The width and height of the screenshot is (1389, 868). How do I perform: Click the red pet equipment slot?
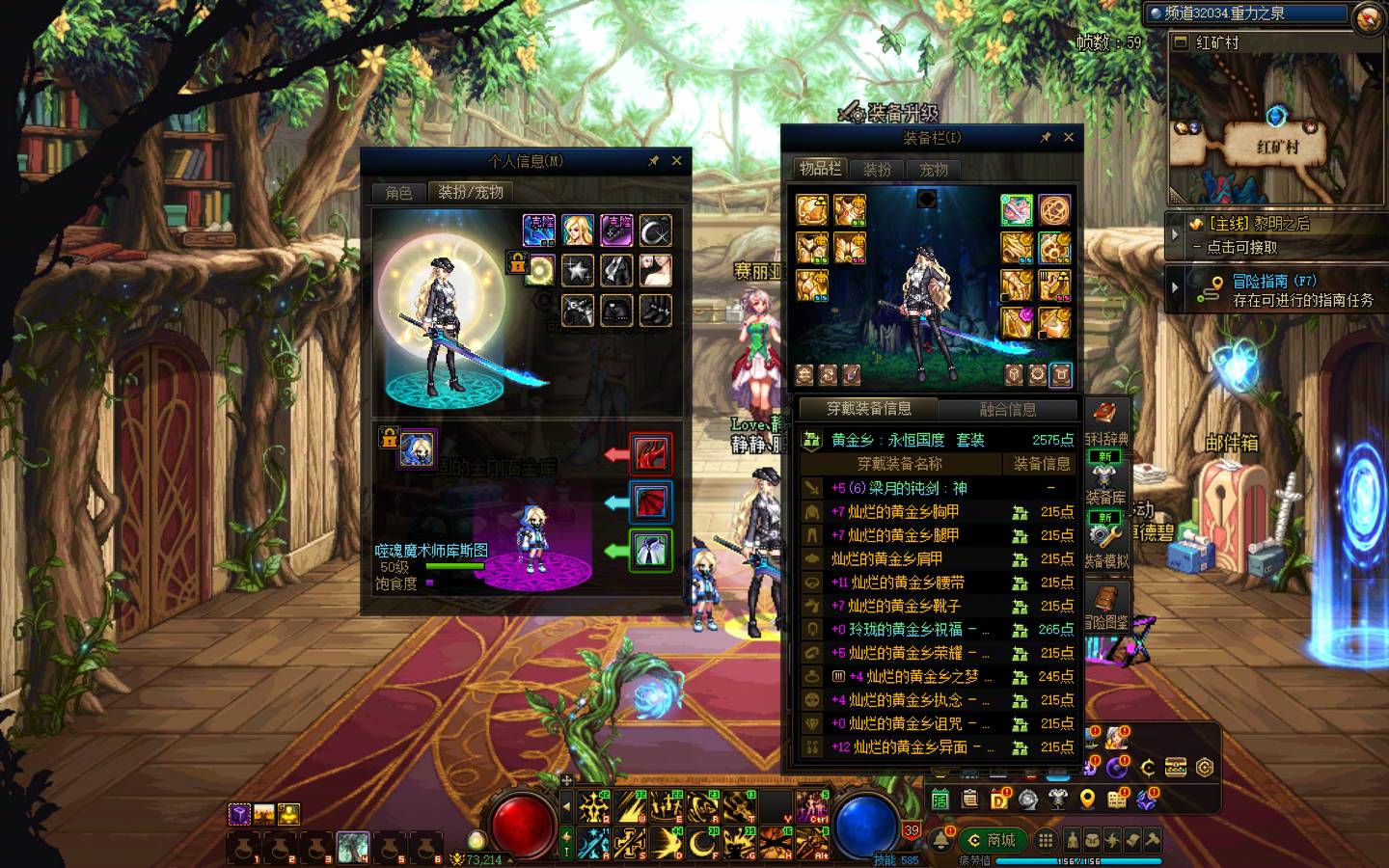(650, 452)
